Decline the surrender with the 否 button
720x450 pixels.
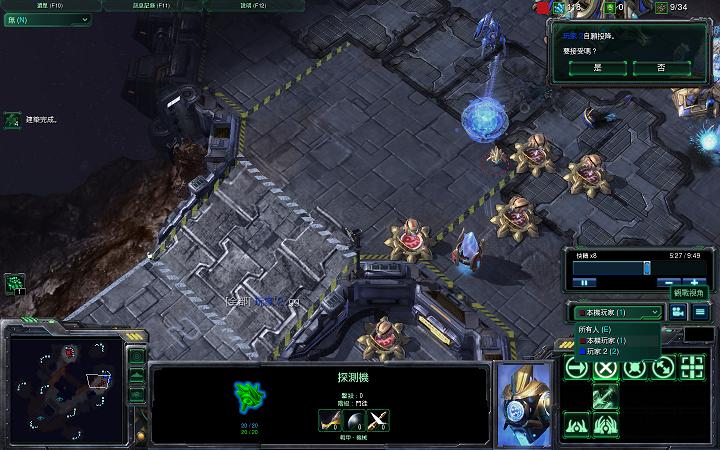tap(661, 68)
